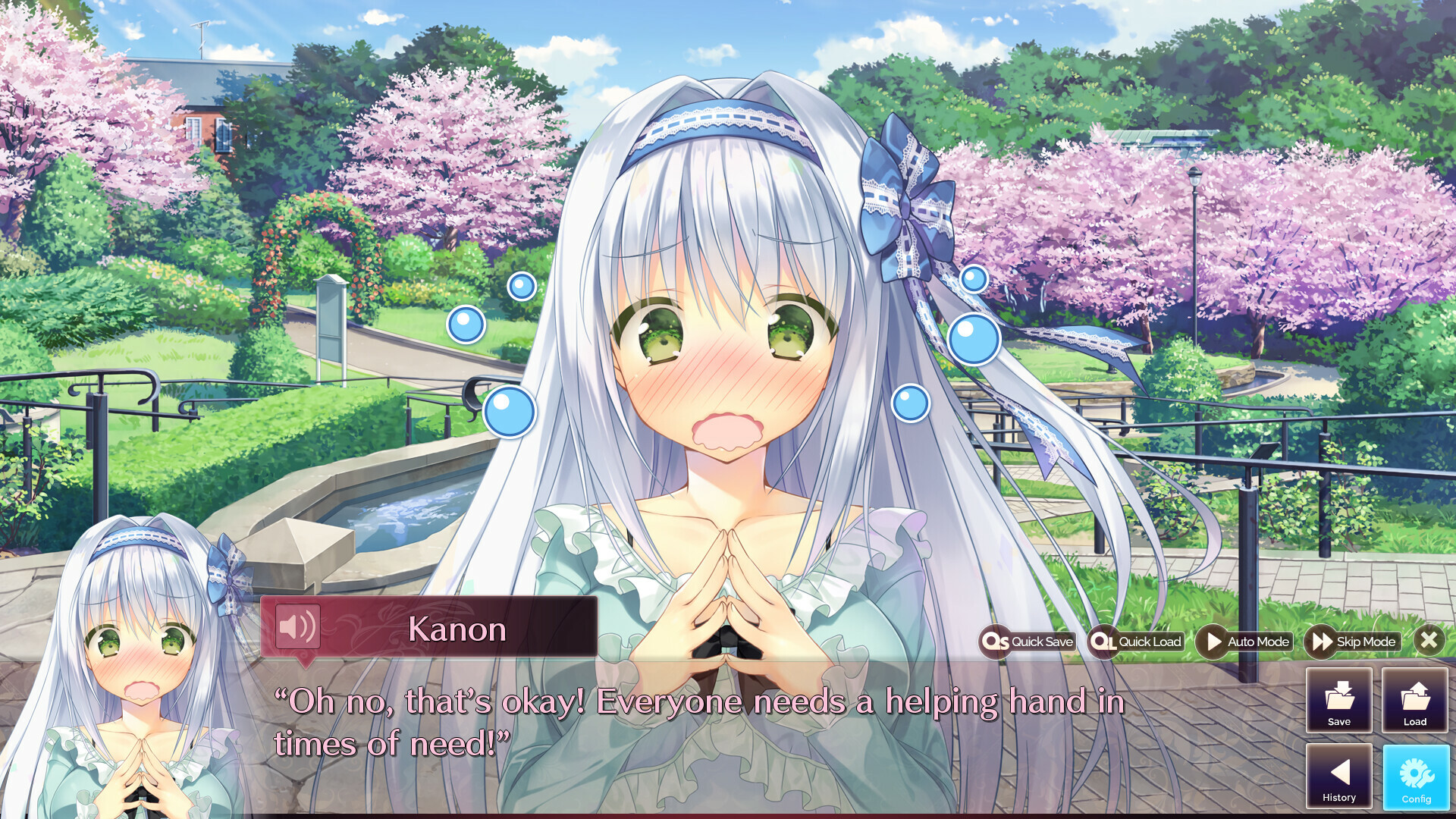Click the QS quick save icon

(x=996, y=641)
